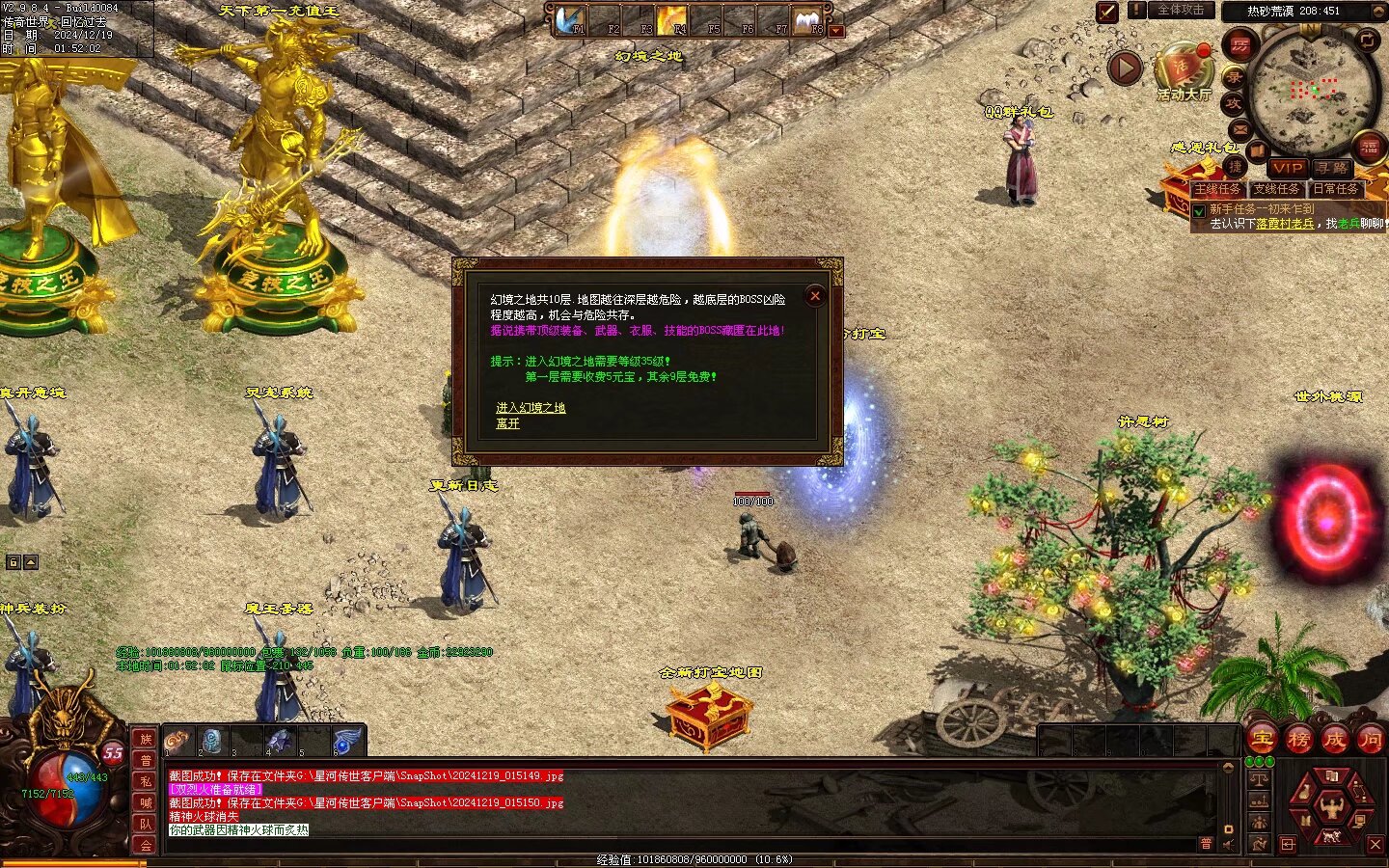
Task: Switch to the 日常任务 tab
Action: tap(1336, 189)
